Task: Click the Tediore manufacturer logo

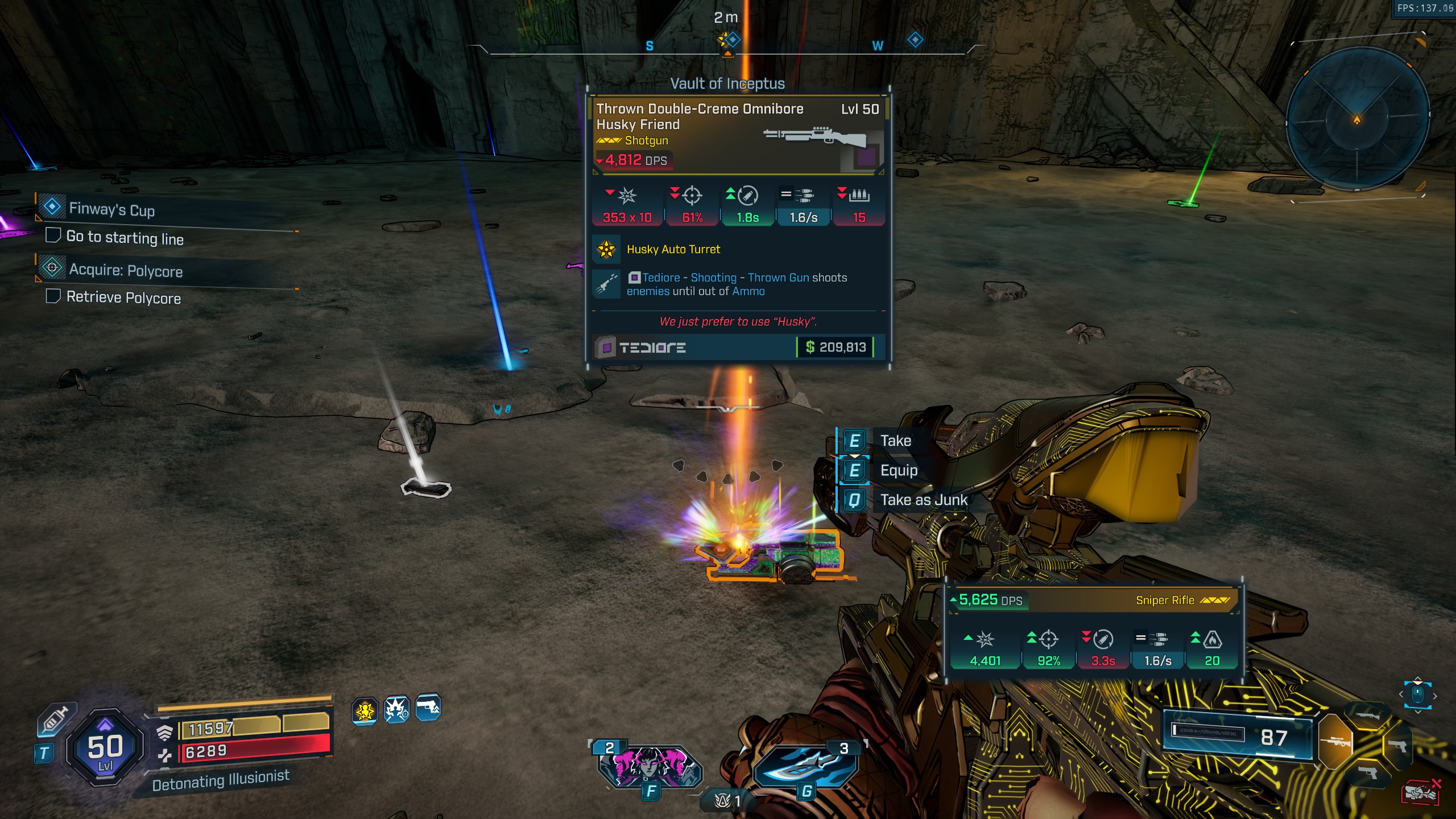Action: [x=642, y=347]
